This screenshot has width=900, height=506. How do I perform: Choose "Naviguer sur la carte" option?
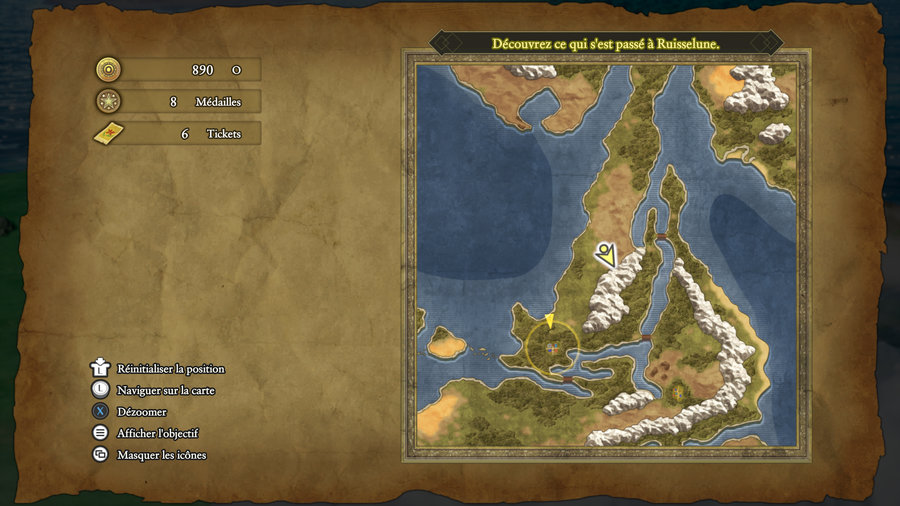[x=165, y=391]
